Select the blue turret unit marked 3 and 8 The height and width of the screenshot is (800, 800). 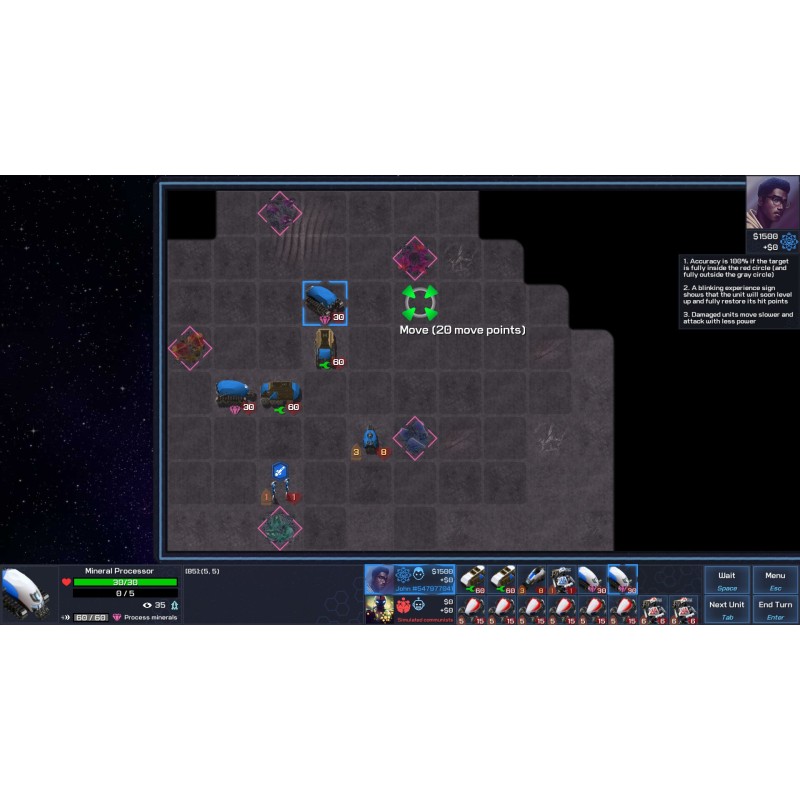[x=370, y=441]
